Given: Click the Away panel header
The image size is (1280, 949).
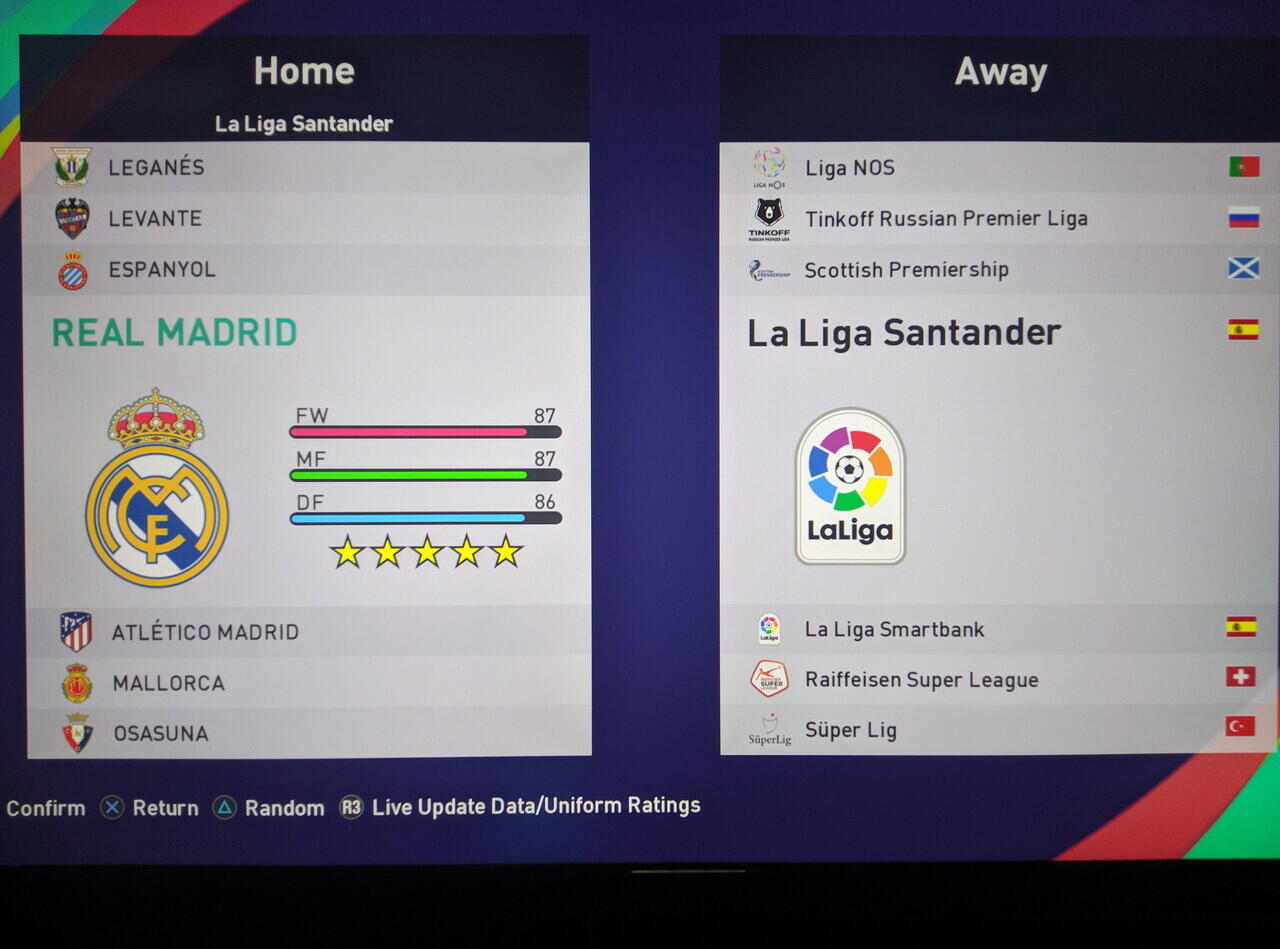Looking at the screenshot, I should click(1000, 72).
